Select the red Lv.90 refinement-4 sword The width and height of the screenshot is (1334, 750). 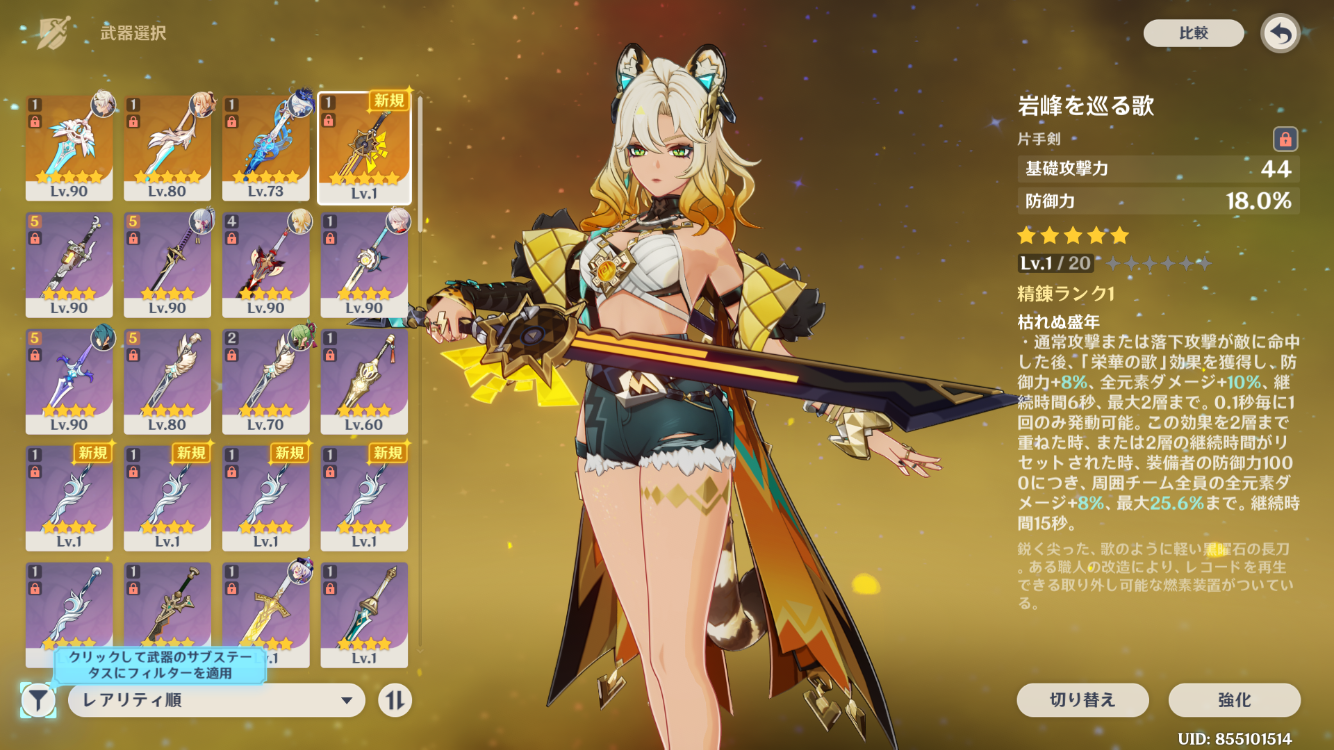click(x=265, y=263)
